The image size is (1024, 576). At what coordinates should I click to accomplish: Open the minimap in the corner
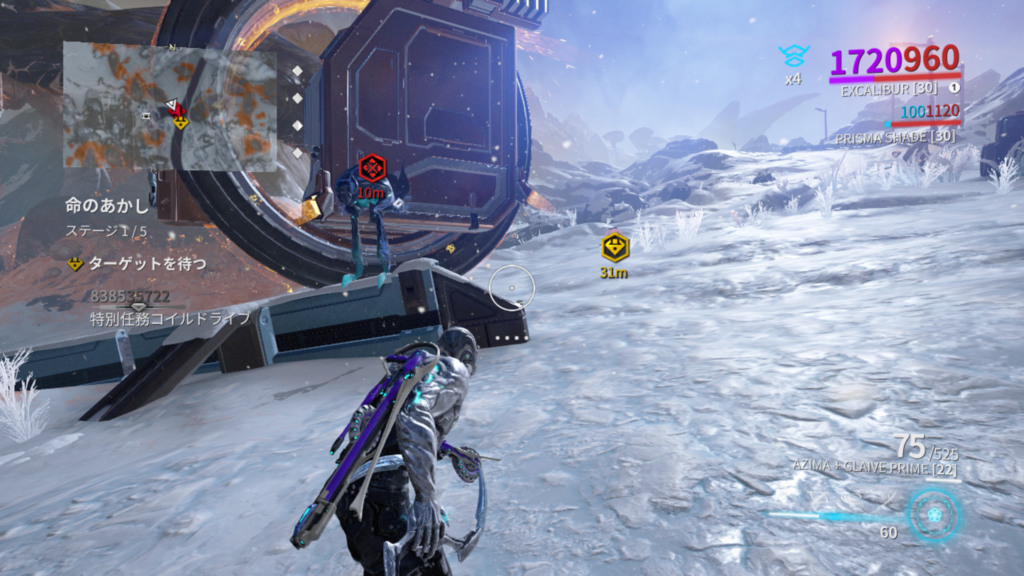(x=170, y=105)
